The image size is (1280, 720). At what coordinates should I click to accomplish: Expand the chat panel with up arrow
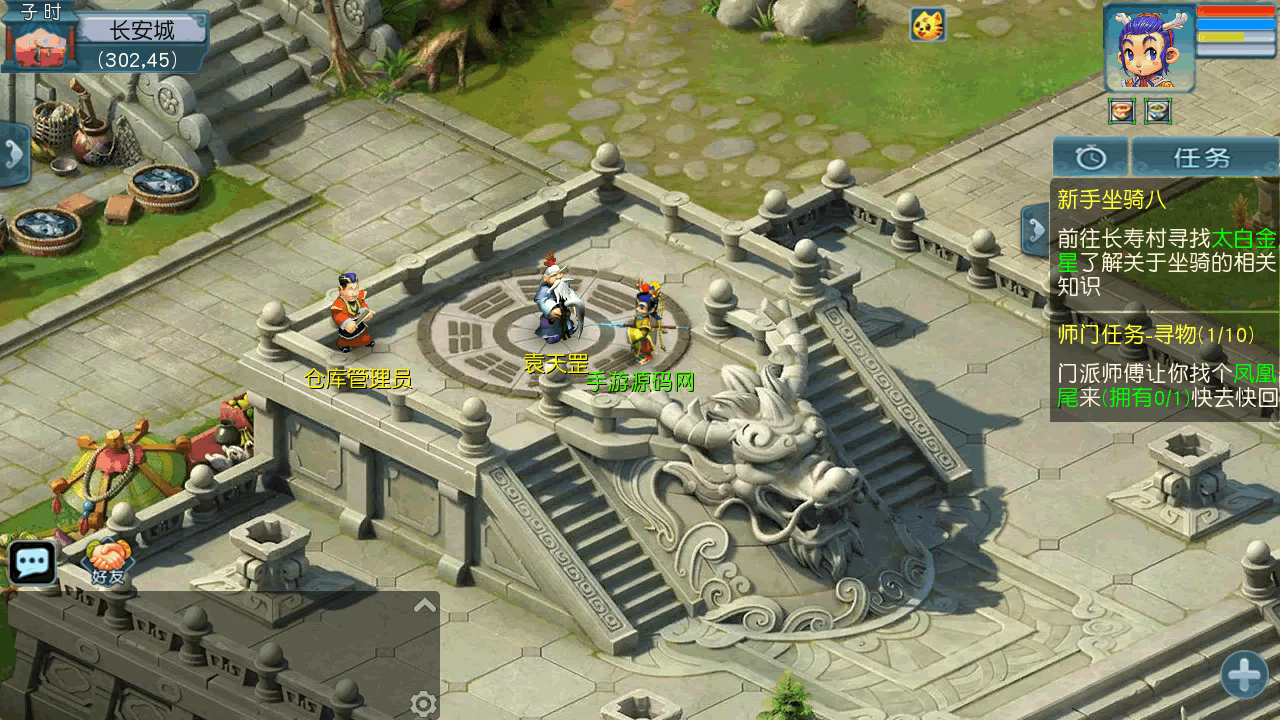click(x=424, y=605)
